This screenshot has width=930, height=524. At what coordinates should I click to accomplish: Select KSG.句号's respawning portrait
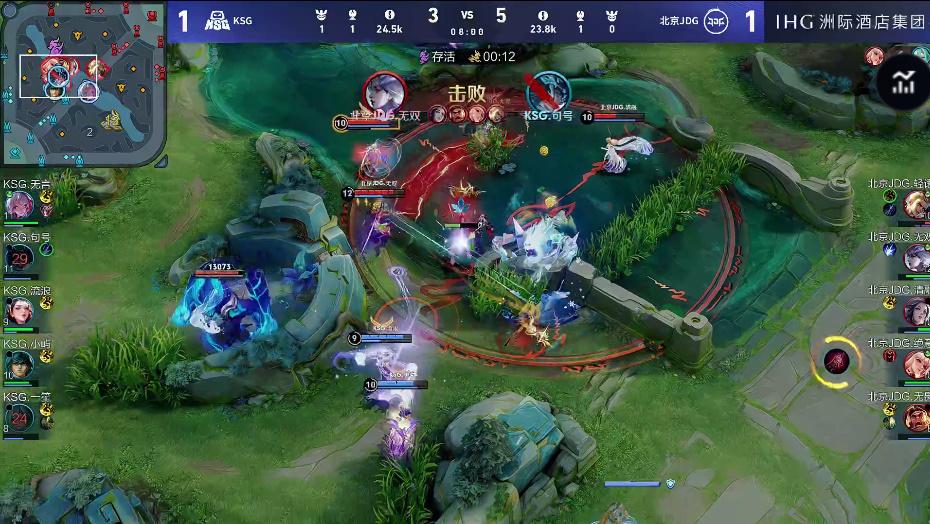tap(20, 259)
